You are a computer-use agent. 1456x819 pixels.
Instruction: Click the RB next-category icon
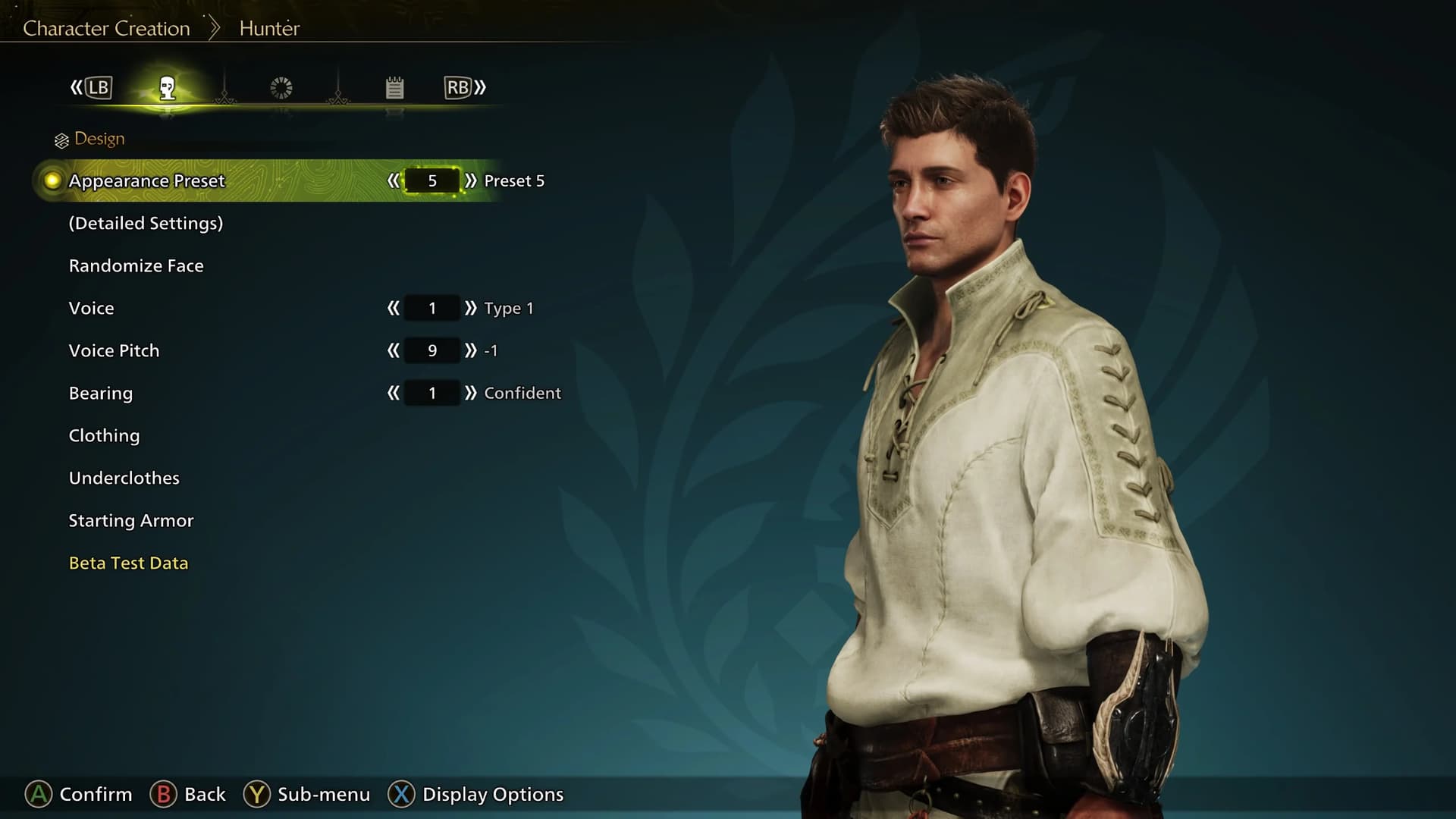(462, 87)
